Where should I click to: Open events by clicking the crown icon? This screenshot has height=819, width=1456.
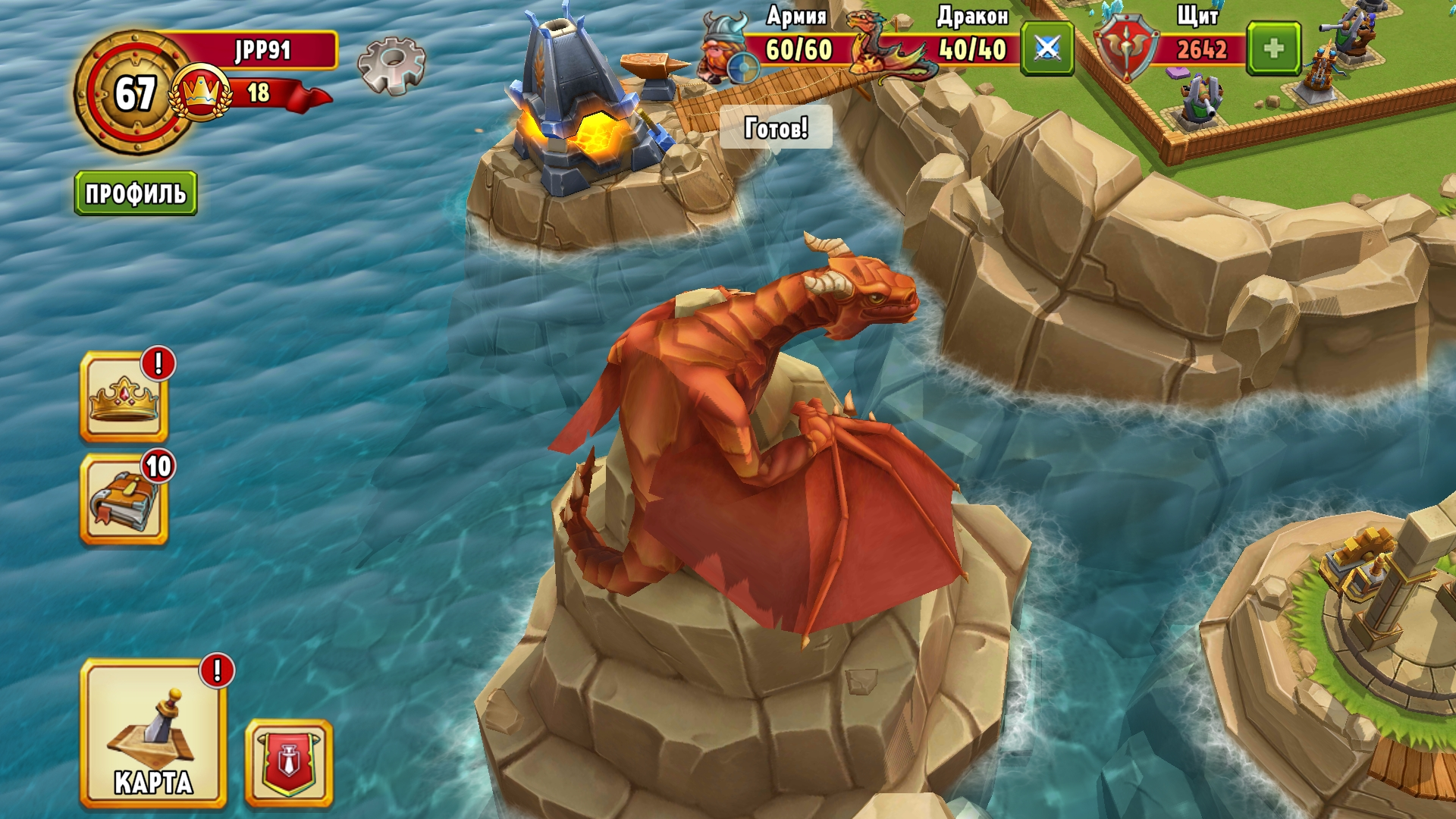pos(126,394)
